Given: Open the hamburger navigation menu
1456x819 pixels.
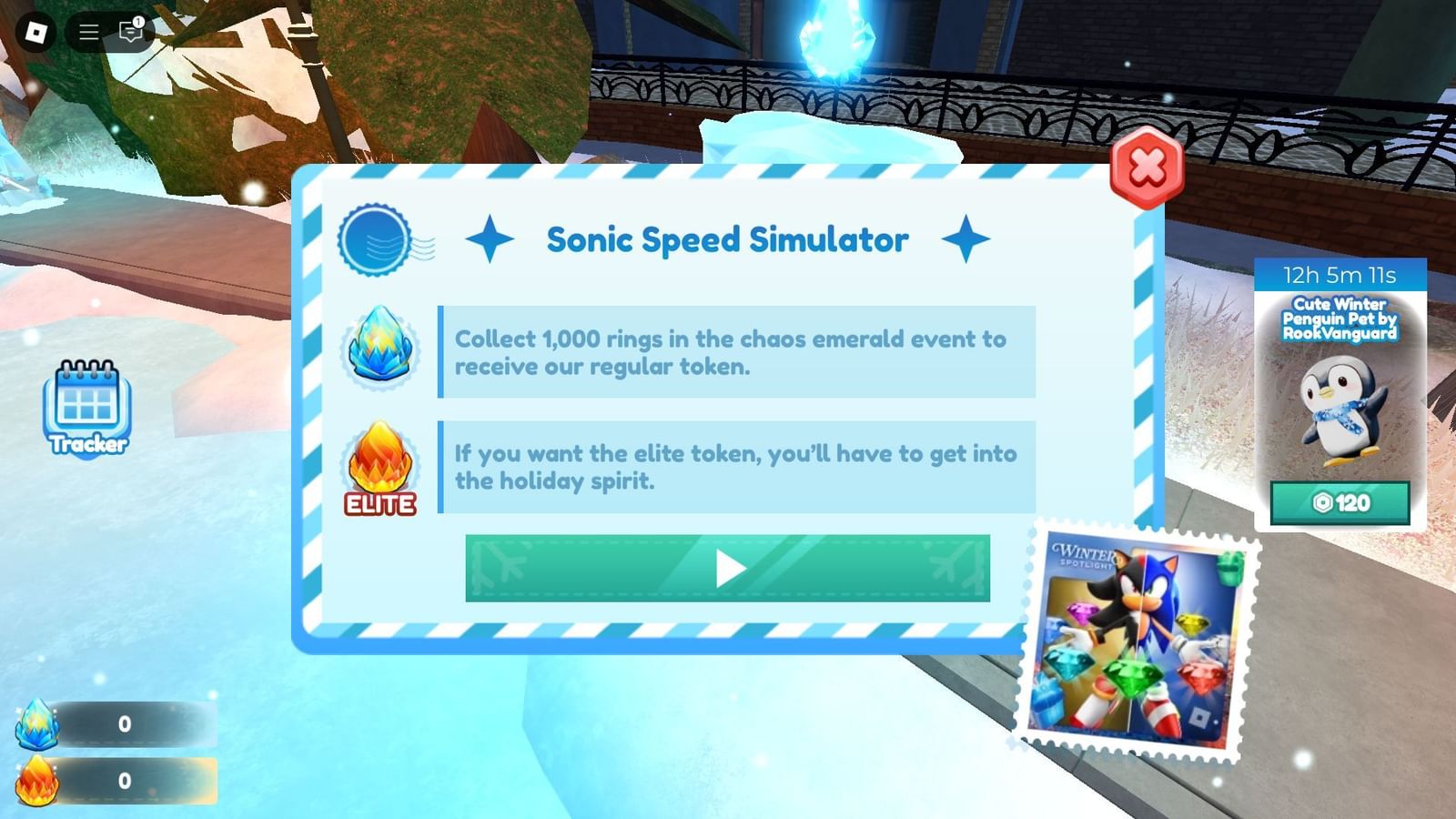Looking at the screenshot, I should (88, 31).
